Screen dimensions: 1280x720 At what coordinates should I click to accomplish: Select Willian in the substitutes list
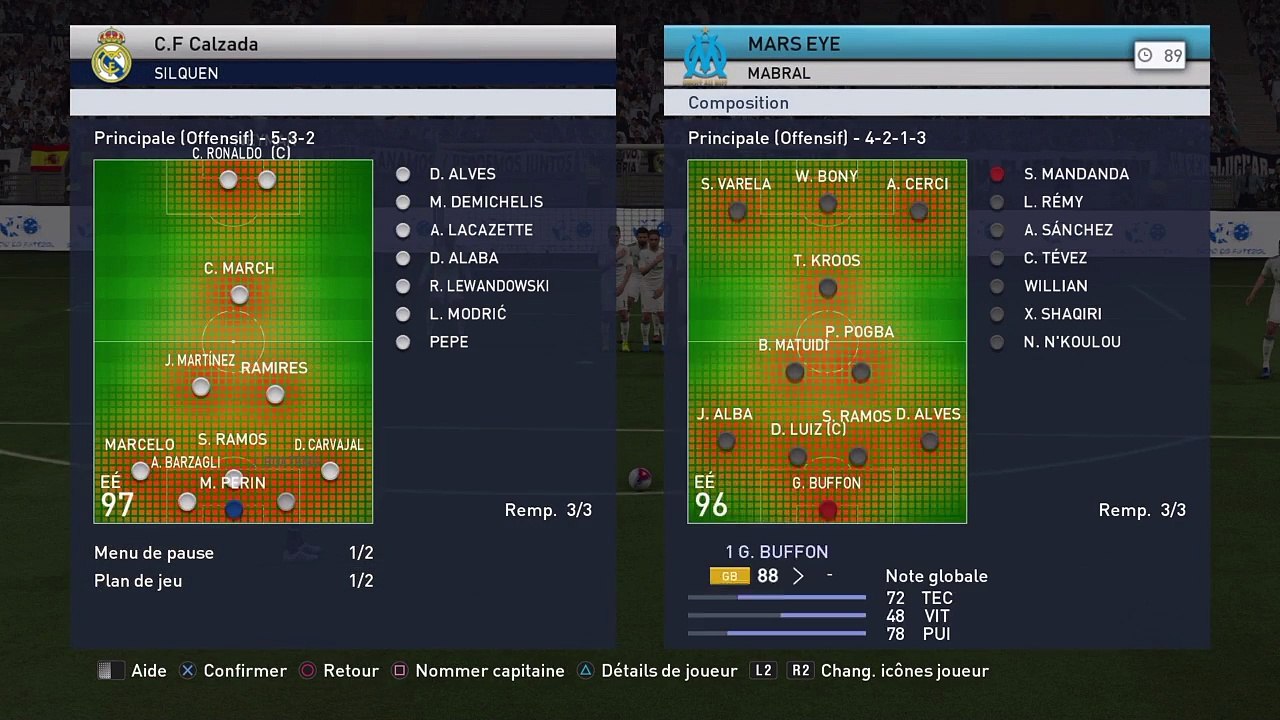1055,286
